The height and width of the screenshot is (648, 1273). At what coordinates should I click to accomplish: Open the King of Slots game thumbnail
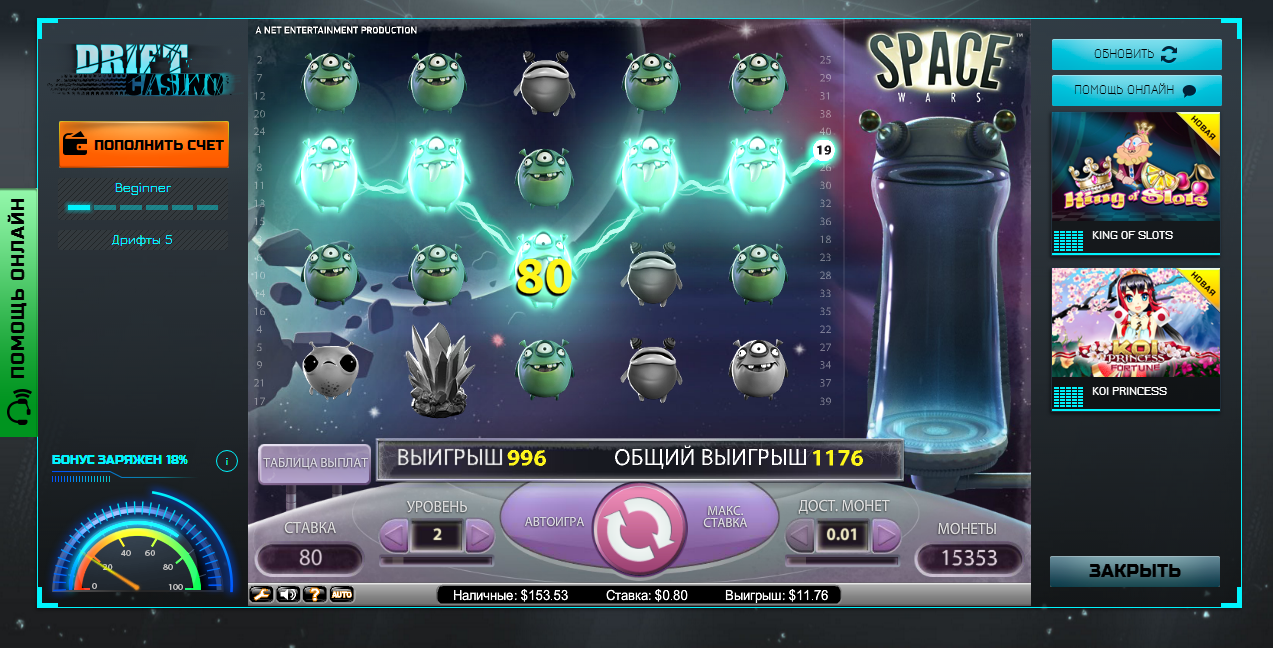1136,182
